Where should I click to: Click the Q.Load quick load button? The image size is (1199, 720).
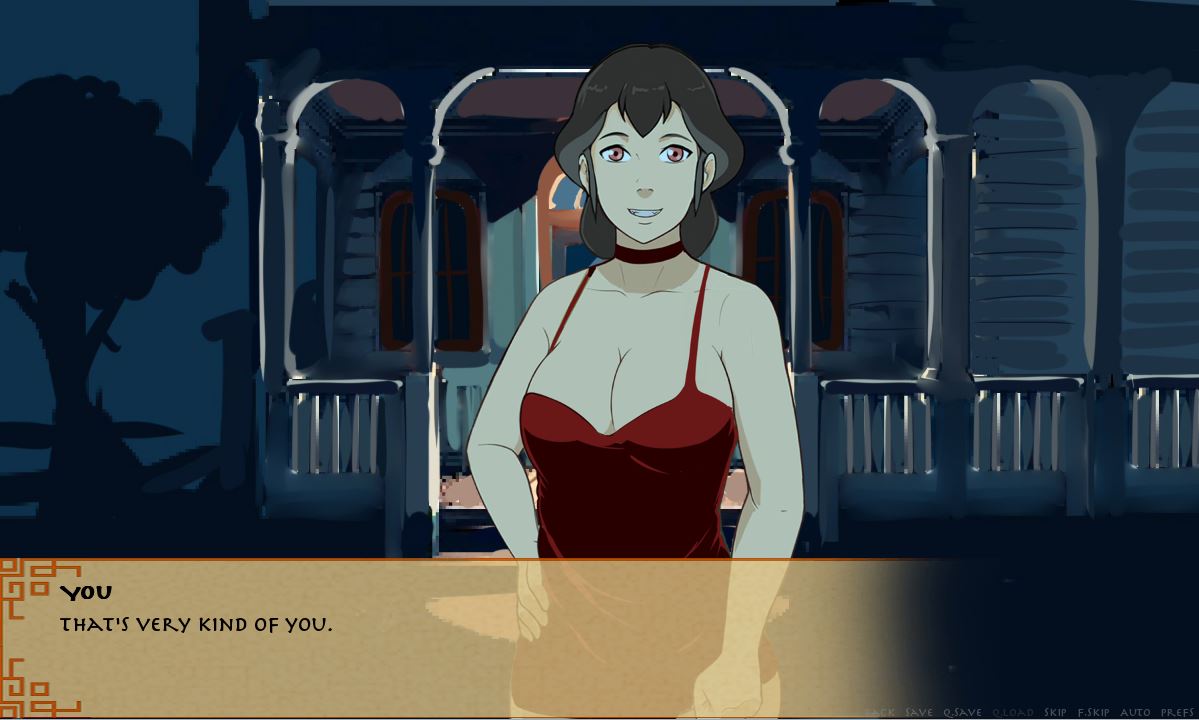1011,712
